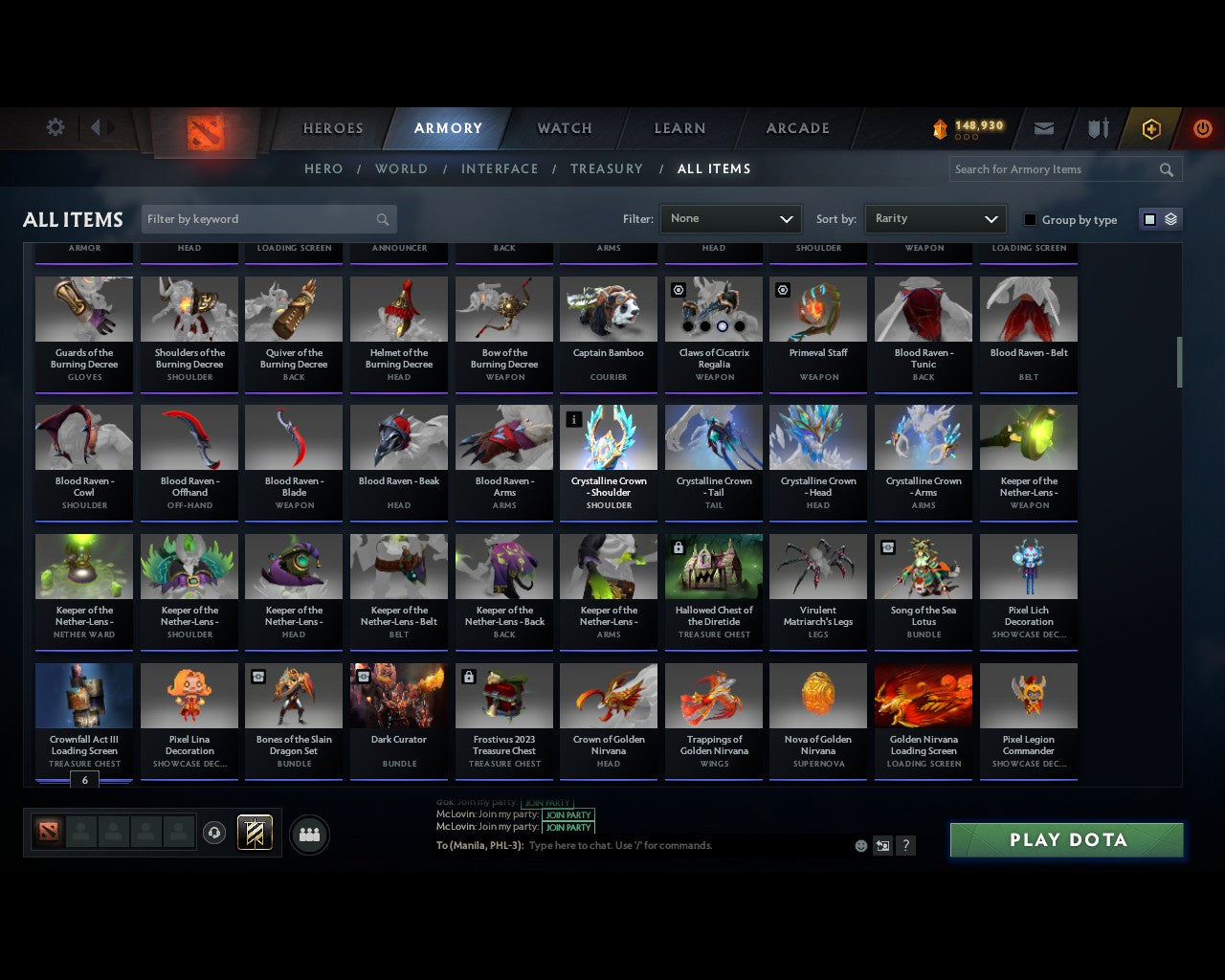
Task: Open the mail notifications inbox
Action: (x=1043, y=127)
